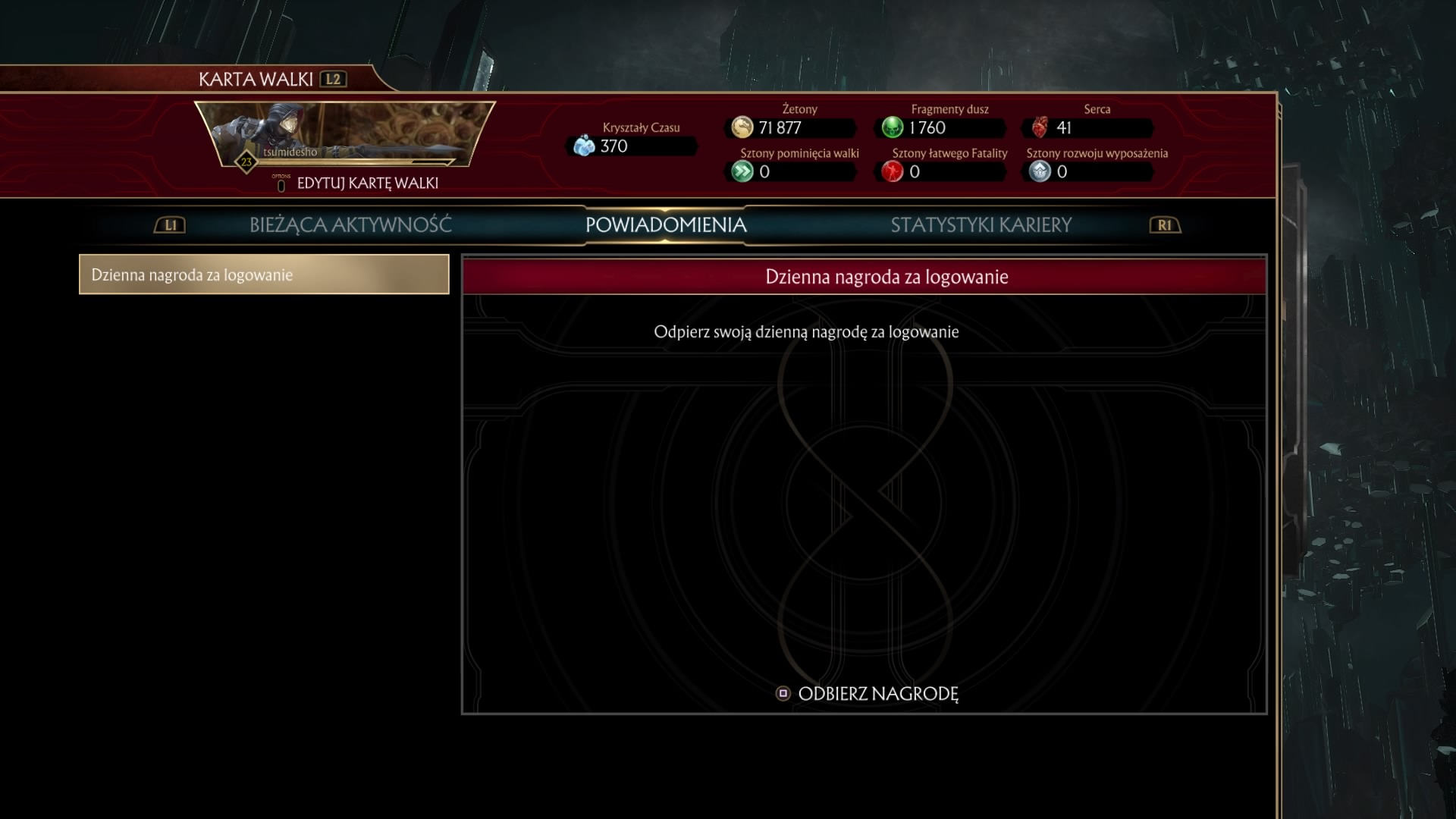This screenshot has width=1456, height=819.
Task: Click the tsumidesho player card banner
Action: point(345,135)
